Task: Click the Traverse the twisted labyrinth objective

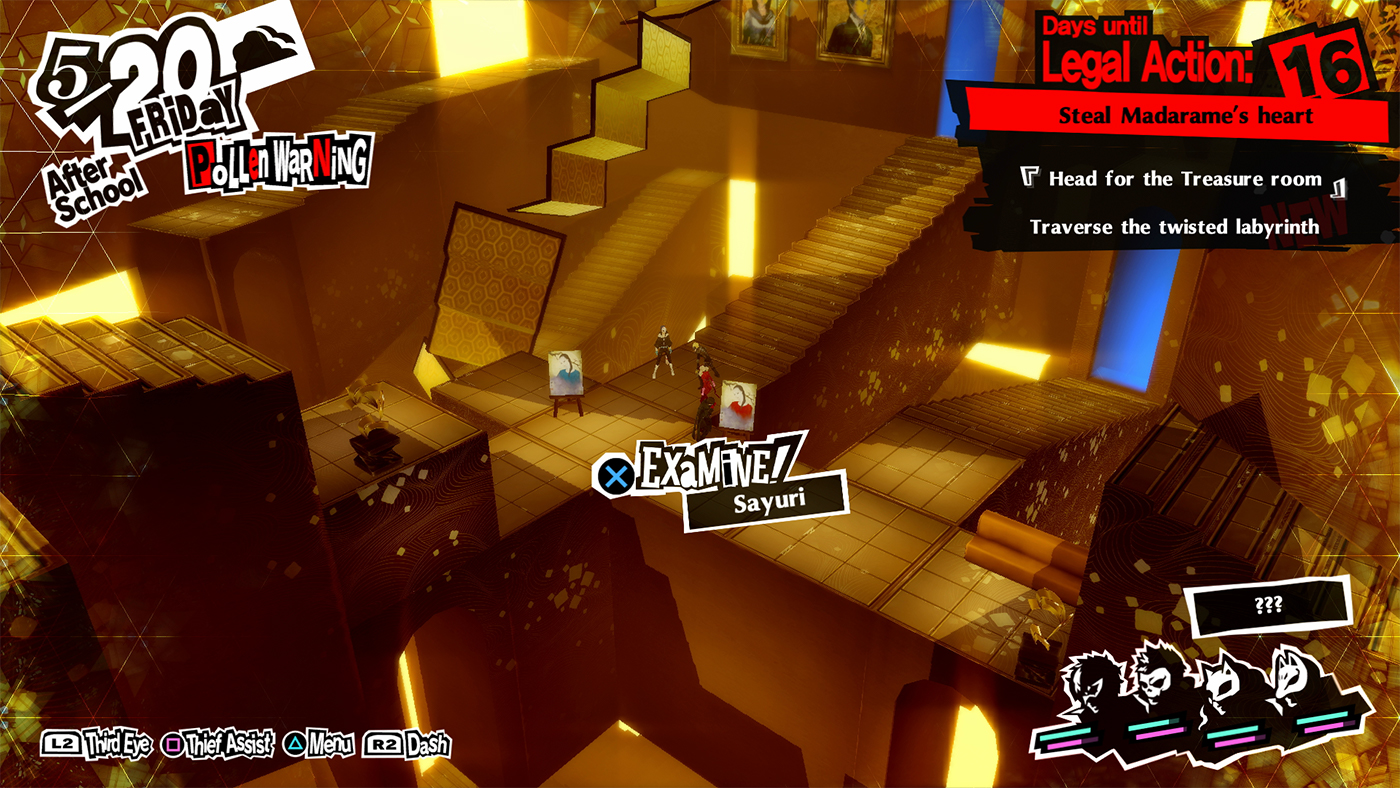Action: point(1175,227)
